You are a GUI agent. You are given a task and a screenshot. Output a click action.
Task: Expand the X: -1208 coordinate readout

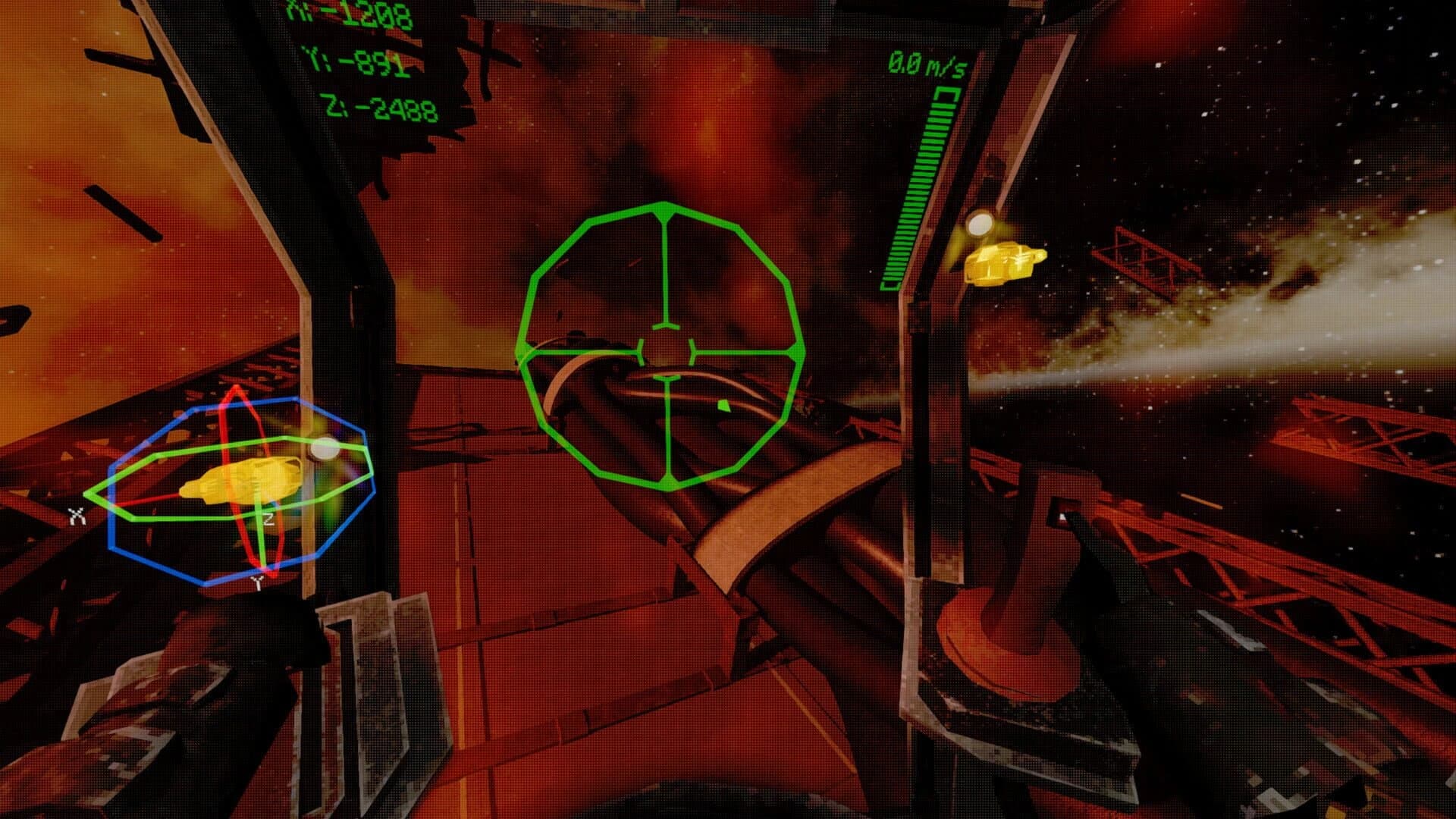(x=350, y=11)
